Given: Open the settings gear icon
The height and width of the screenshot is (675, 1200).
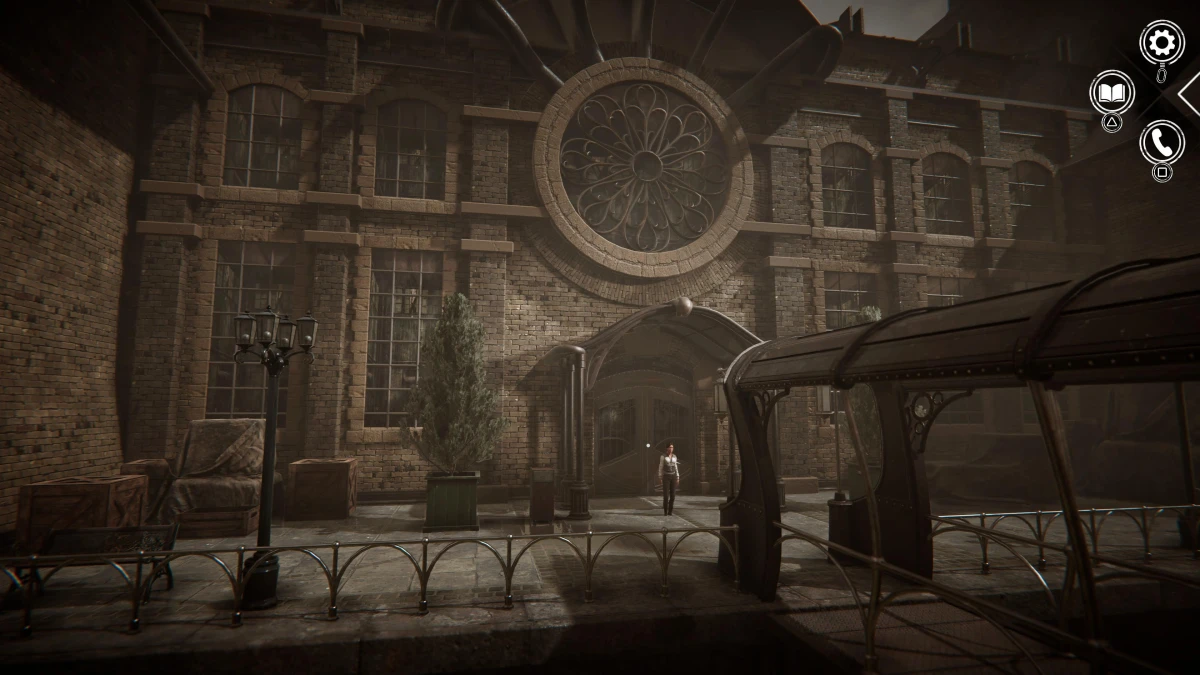Looking at the screenshot, I should click(x=1161, y=42).
